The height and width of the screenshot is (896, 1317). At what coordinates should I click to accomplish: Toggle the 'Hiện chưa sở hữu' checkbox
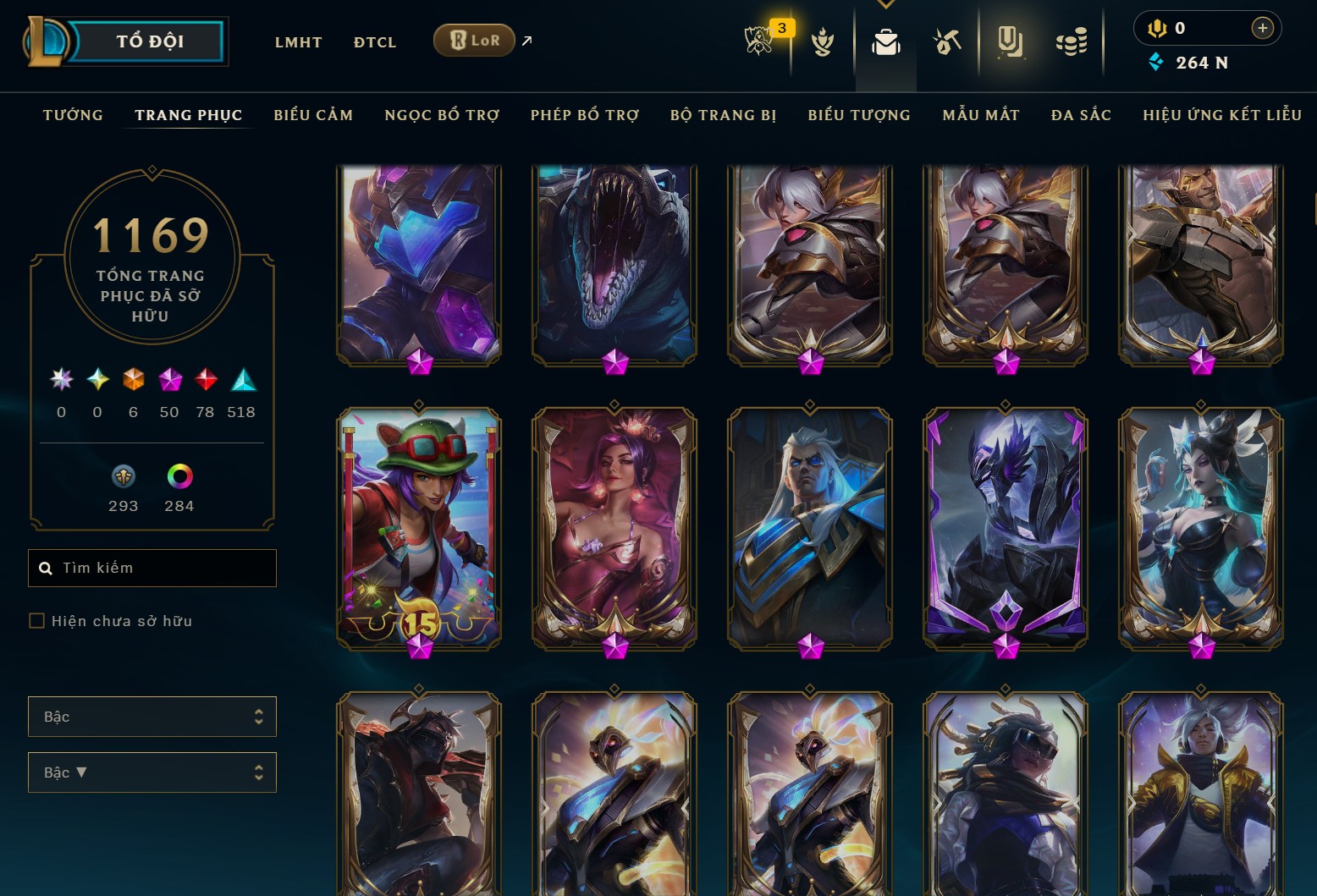[37, 620]
